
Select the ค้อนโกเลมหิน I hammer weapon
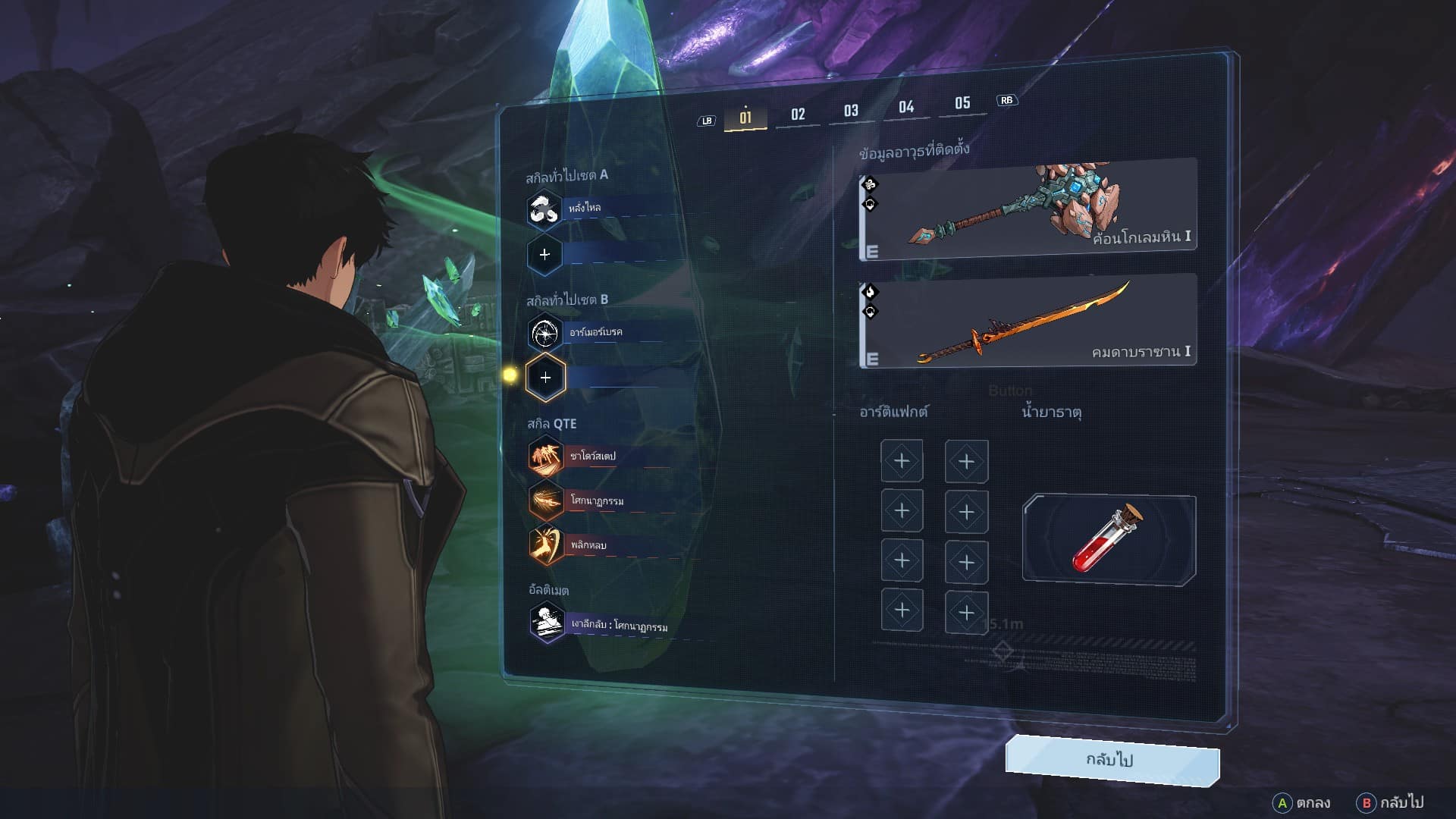tap(1028, 209)
